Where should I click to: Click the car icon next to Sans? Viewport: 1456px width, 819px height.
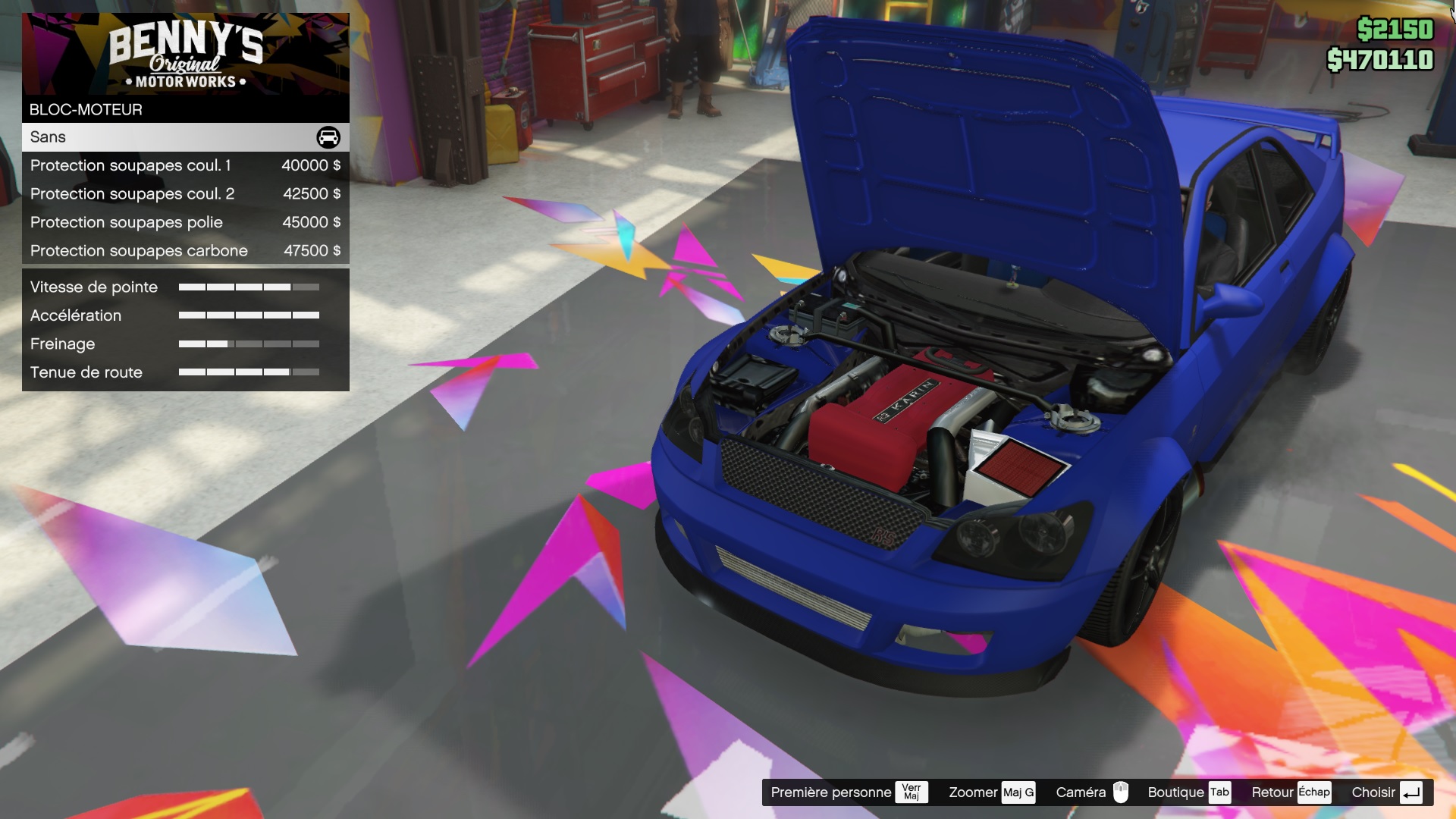326,137
